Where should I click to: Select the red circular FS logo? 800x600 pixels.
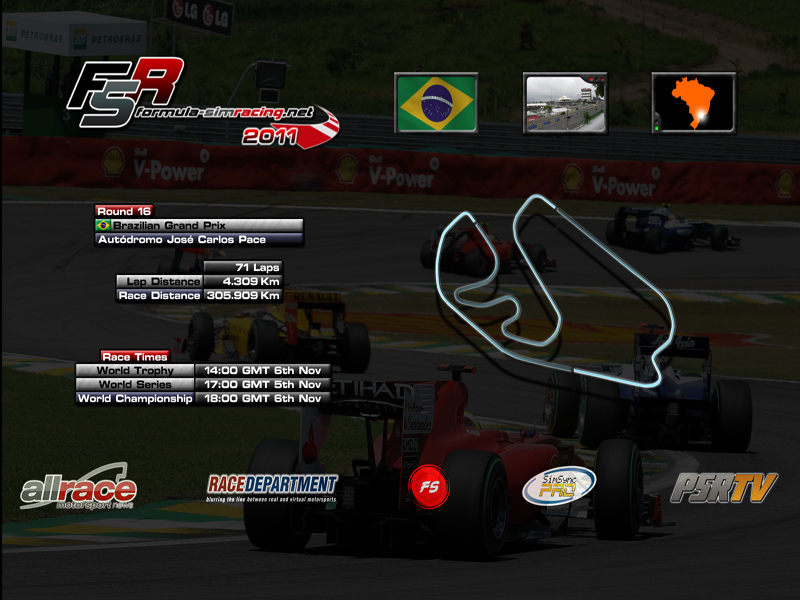(x=429, y=487)
